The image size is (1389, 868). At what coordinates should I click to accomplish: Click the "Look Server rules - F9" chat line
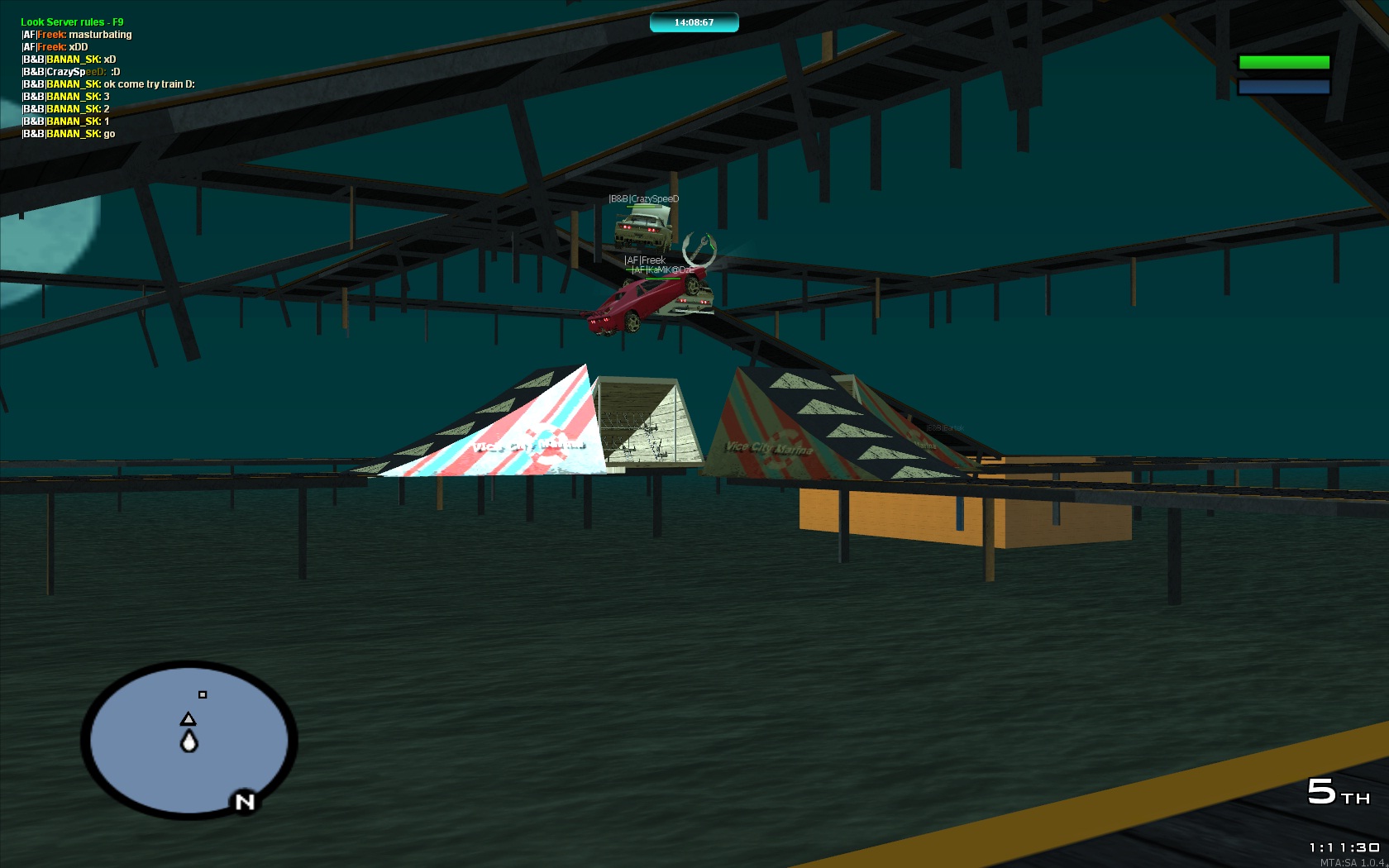[72, 22]
